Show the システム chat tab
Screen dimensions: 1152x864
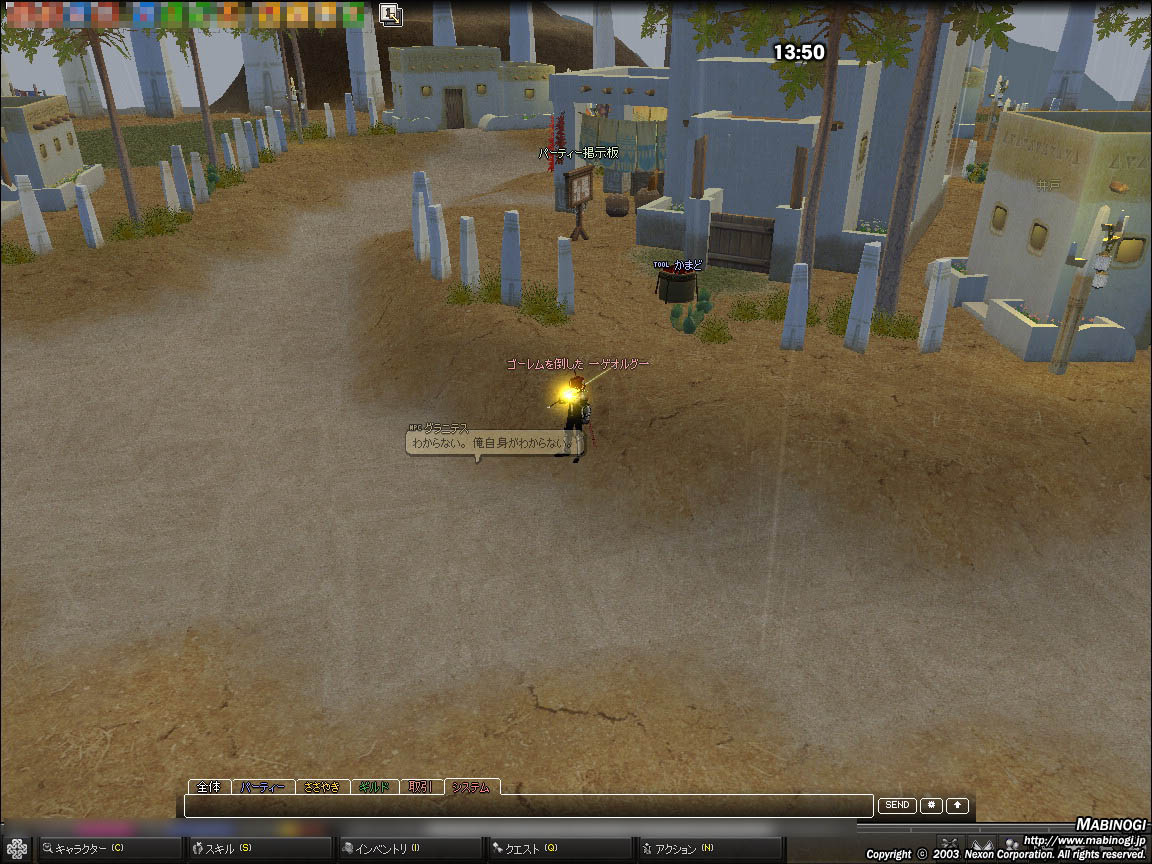pyautogui.click(x=471, y=787)
